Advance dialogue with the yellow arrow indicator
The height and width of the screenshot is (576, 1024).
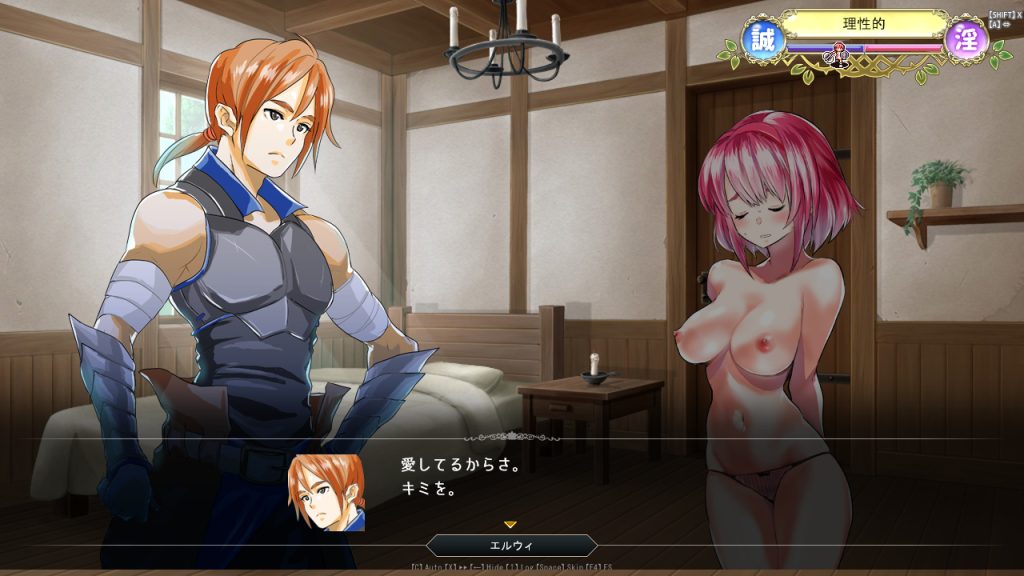[510, 524]
